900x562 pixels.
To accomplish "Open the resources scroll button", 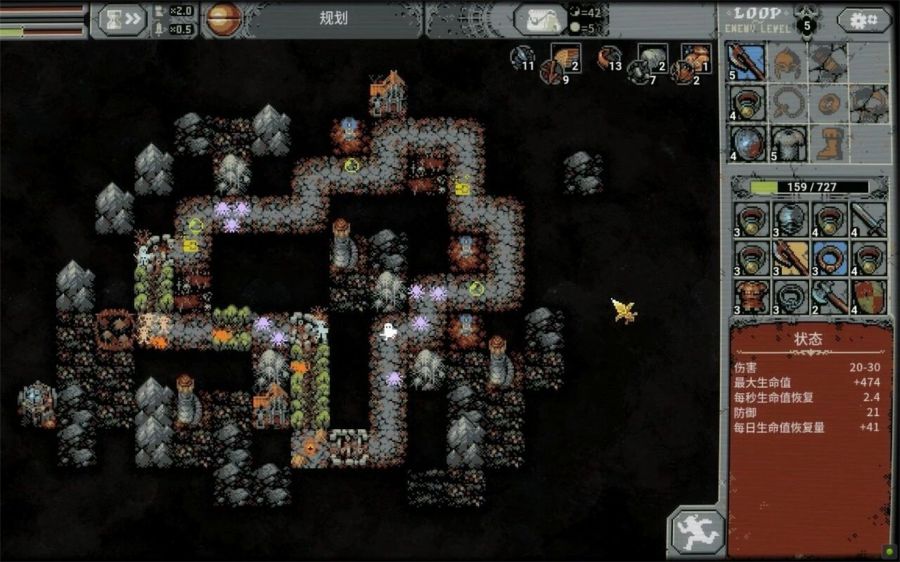I will click(540, 19).
